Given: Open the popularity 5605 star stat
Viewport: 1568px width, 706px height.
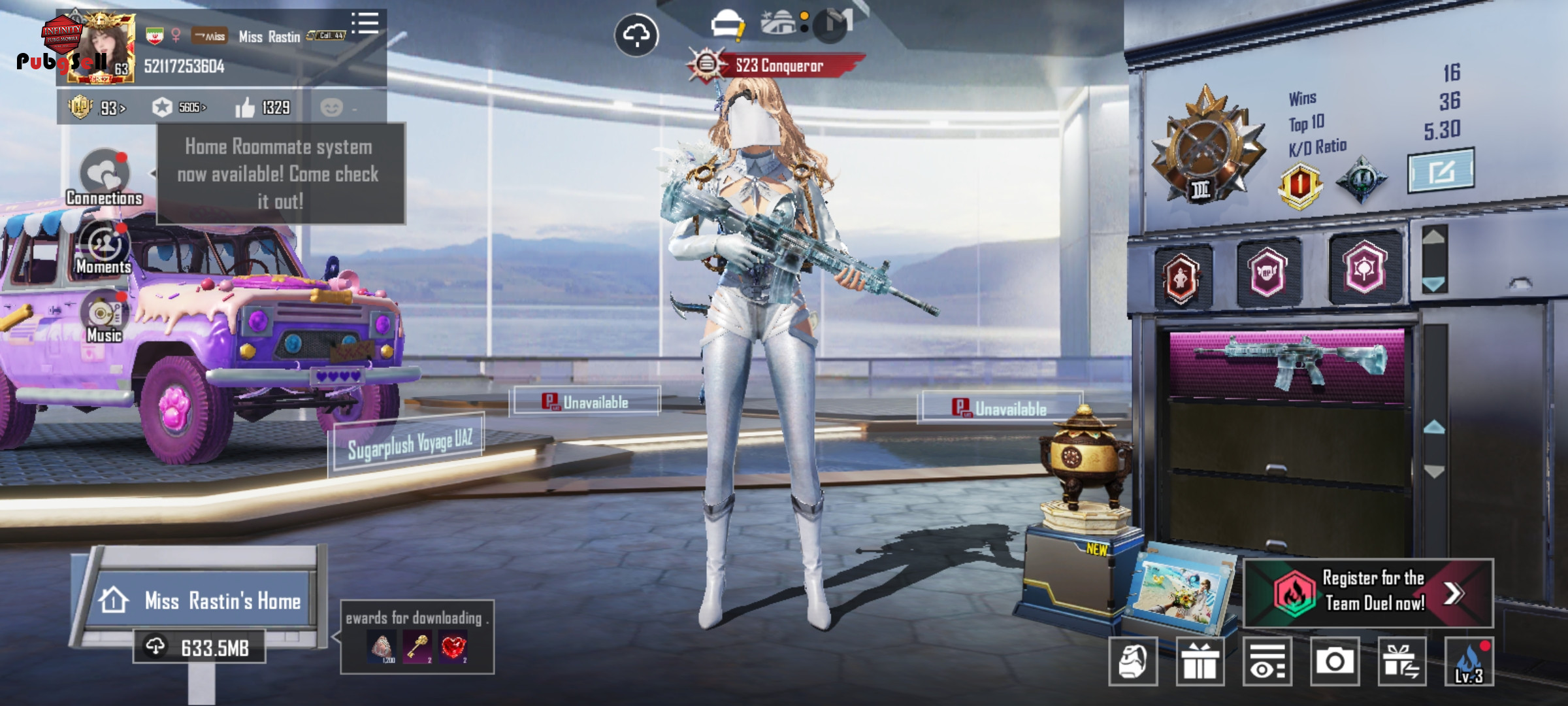Looking at the screenshot, I should pos(179,107).
